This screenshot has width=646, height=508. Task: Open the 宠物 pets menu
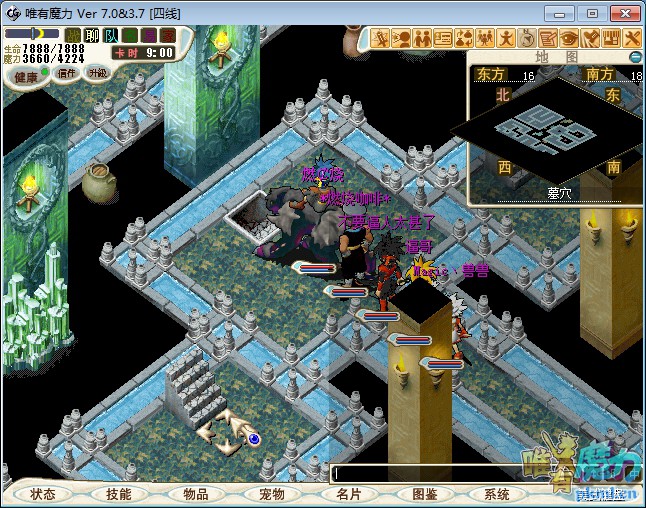[272, 494]
